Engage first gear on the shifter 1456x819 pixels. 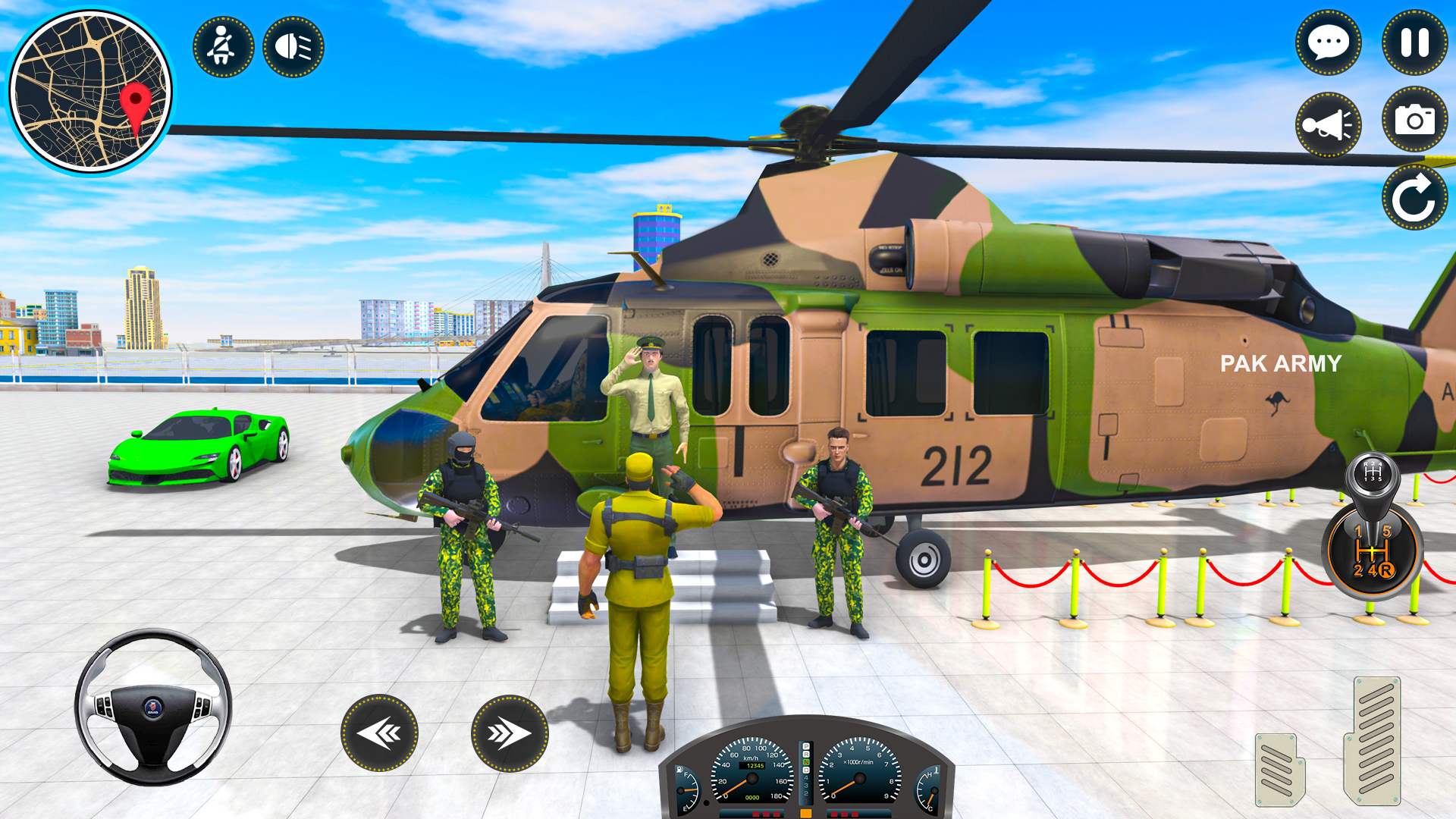coord(1358,530)
